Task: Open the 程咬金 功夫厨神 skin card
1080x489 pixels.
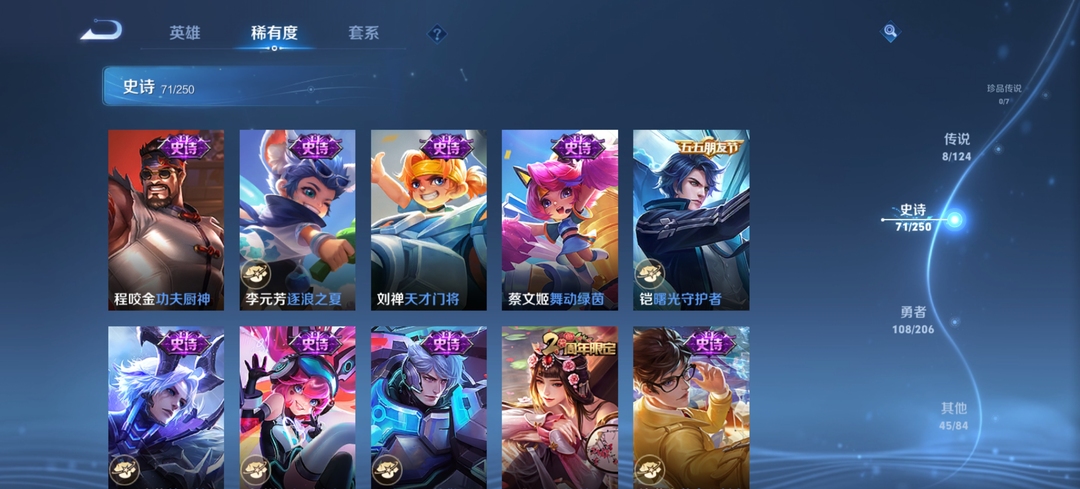Action: click(166, 220)
